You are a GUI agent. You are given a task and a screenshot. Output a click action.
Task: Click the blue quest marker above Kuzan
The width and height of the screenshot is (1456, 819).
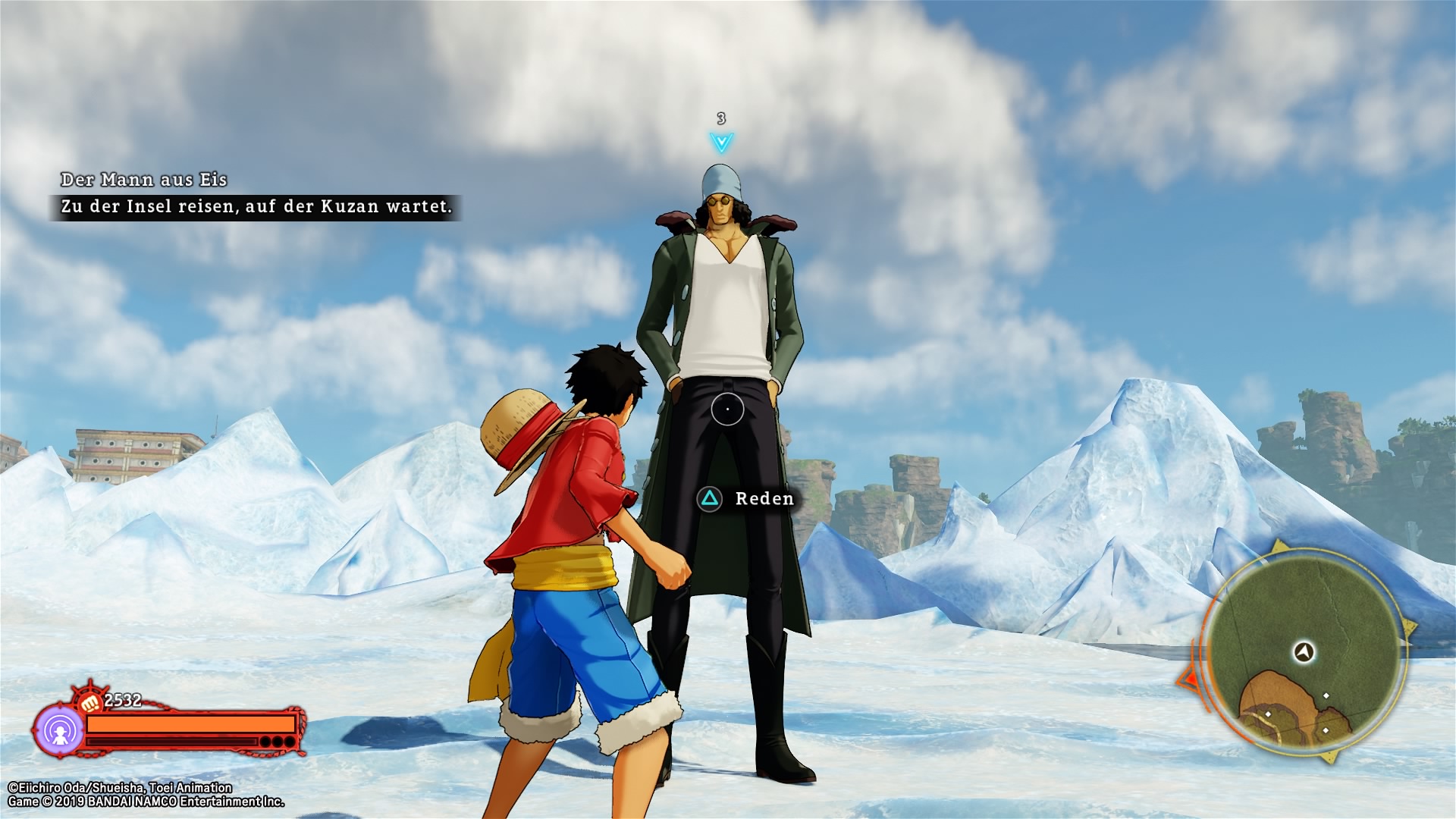tap(721, 142)
